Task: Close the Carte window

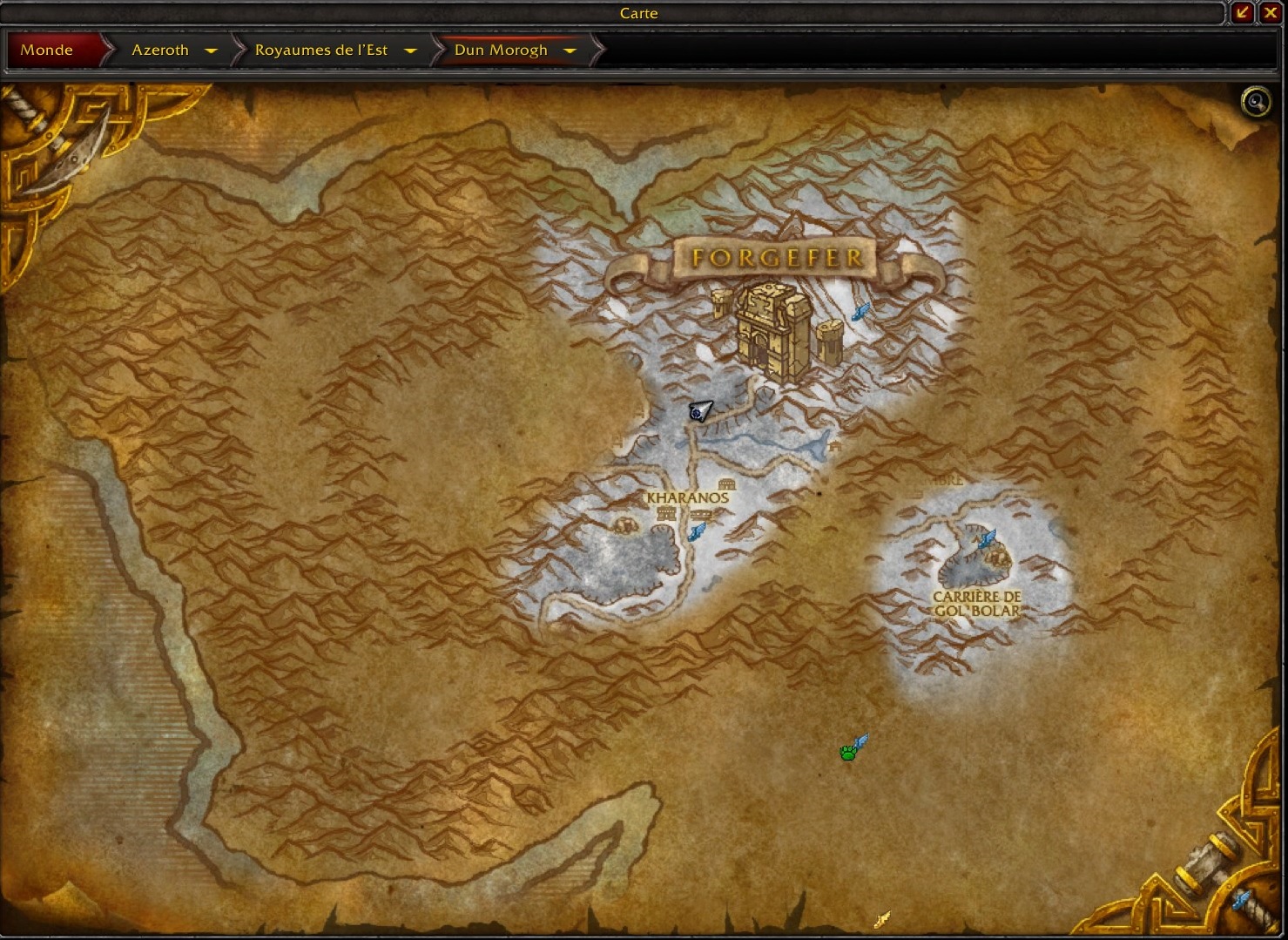Action: pyautogui.click(x=1272, y=13)
